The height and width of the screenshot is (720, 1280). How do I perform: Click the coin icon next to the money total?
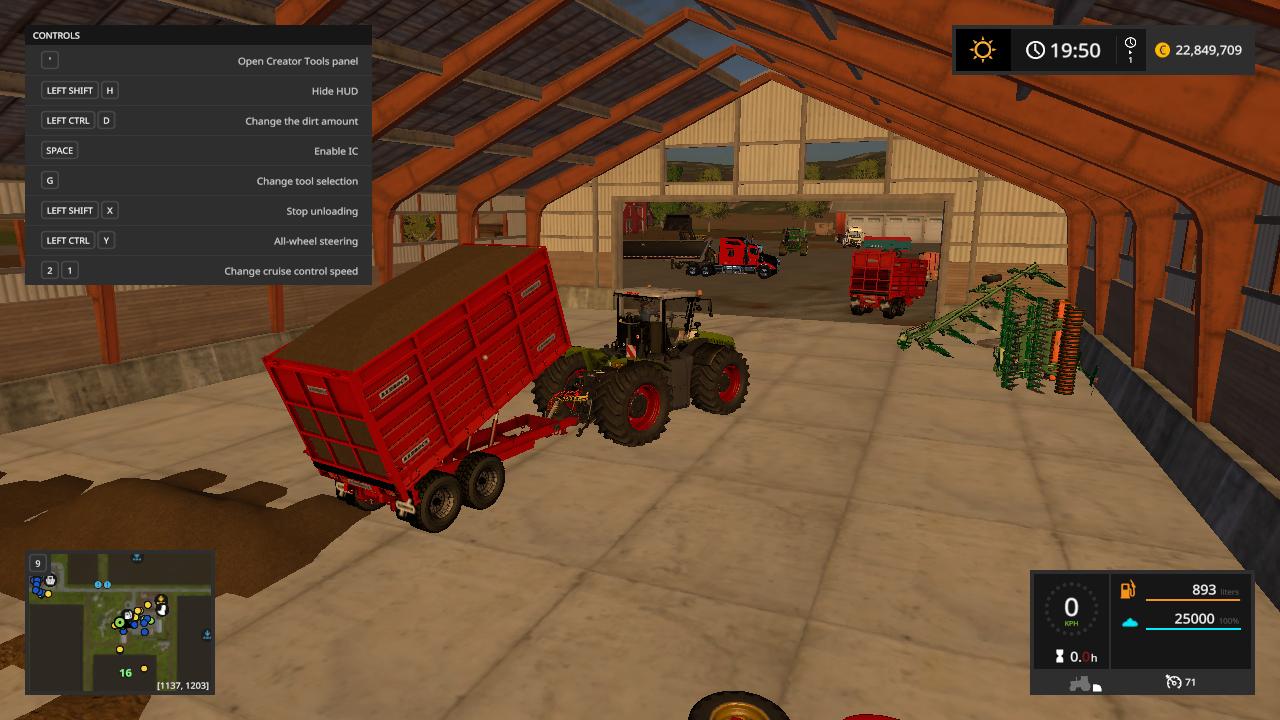[x=1163, y=48]
